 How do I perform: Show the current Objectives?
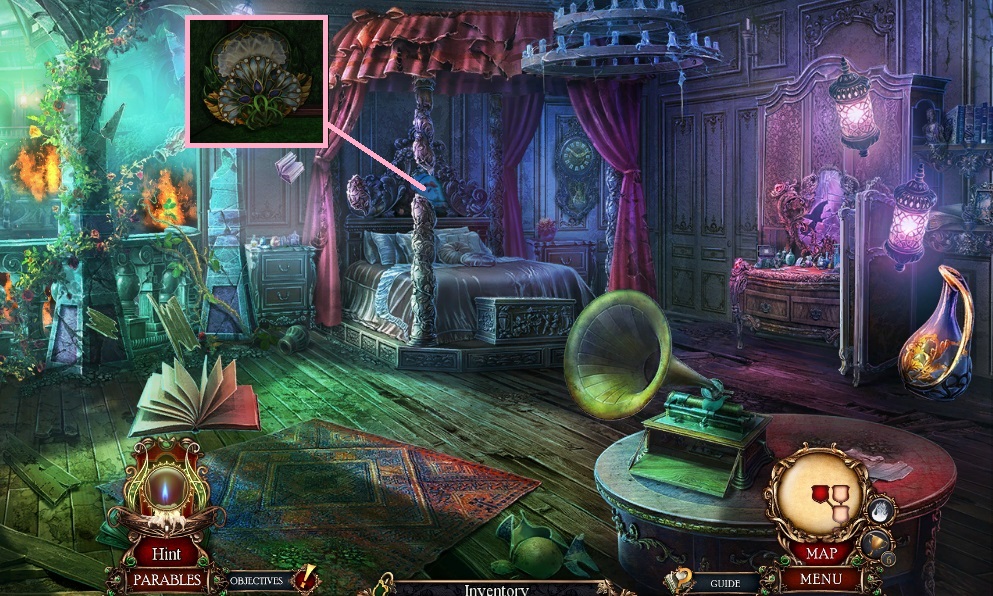click(257, 580)
